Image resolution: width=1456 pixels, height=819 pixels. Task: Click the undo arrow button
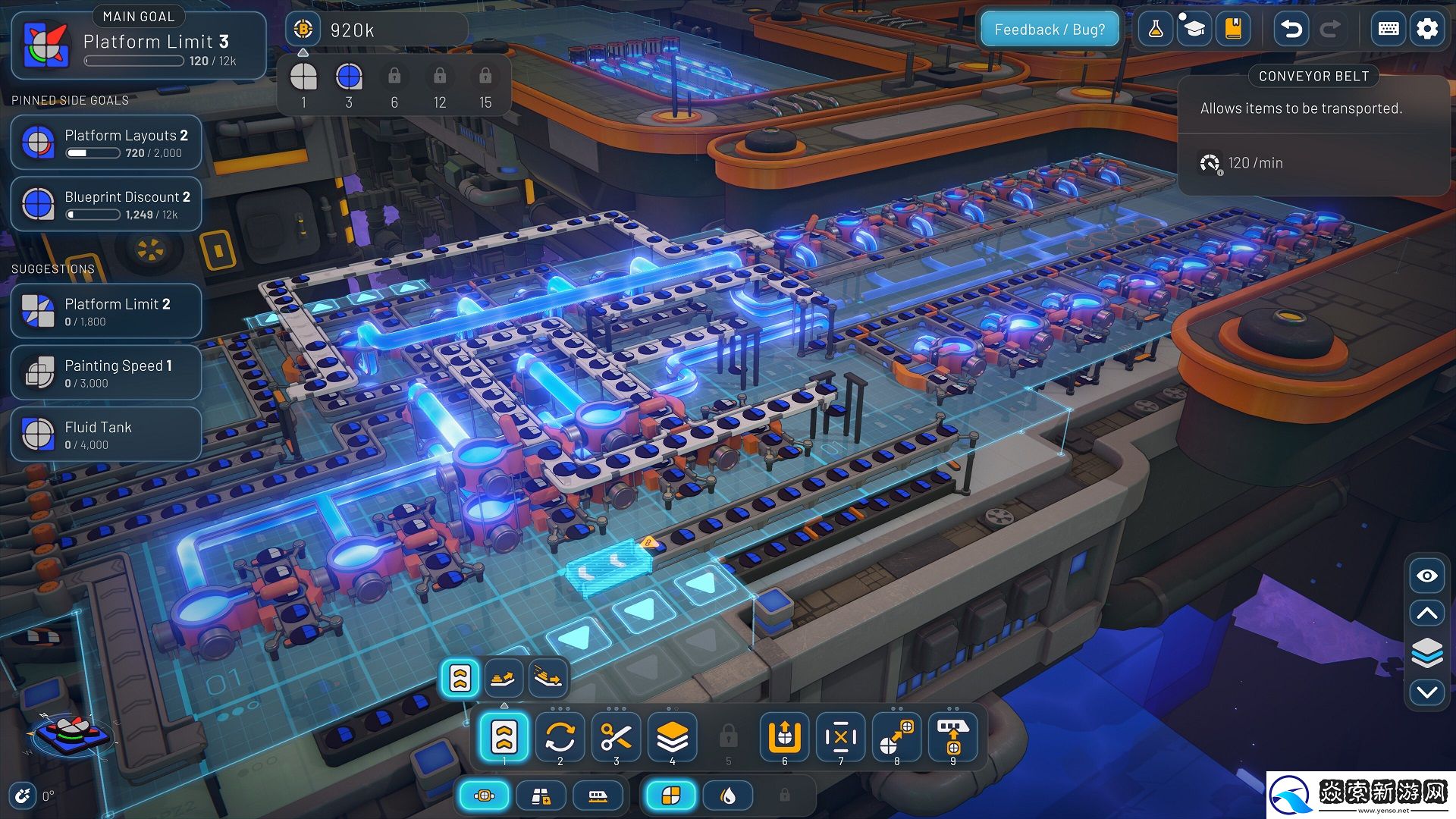pyautogui.click(x=1291, y=30)
